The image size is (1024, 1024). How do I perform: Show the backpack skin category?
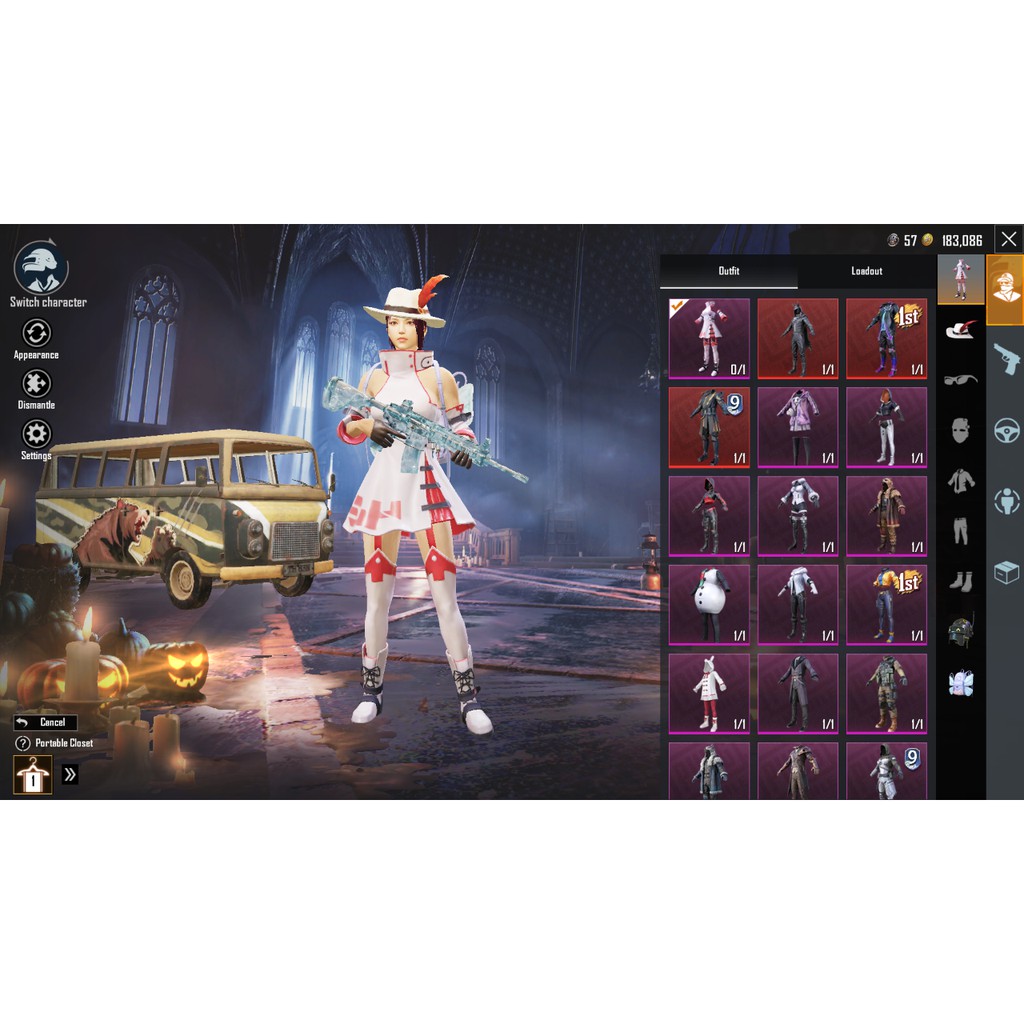coord(961,683)
